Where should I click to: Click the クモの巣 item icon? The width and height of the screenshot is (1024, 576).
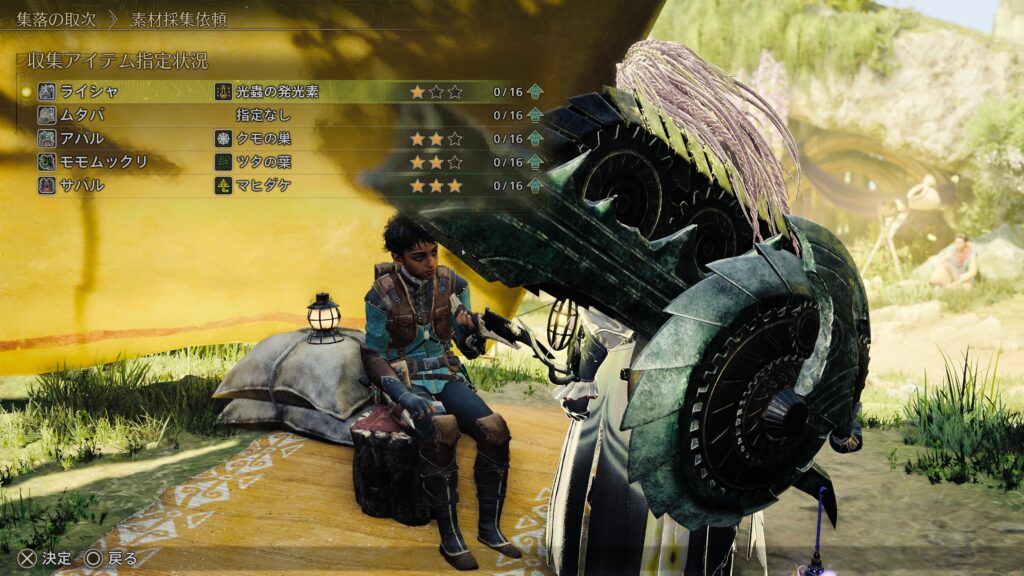pos(223,139)
